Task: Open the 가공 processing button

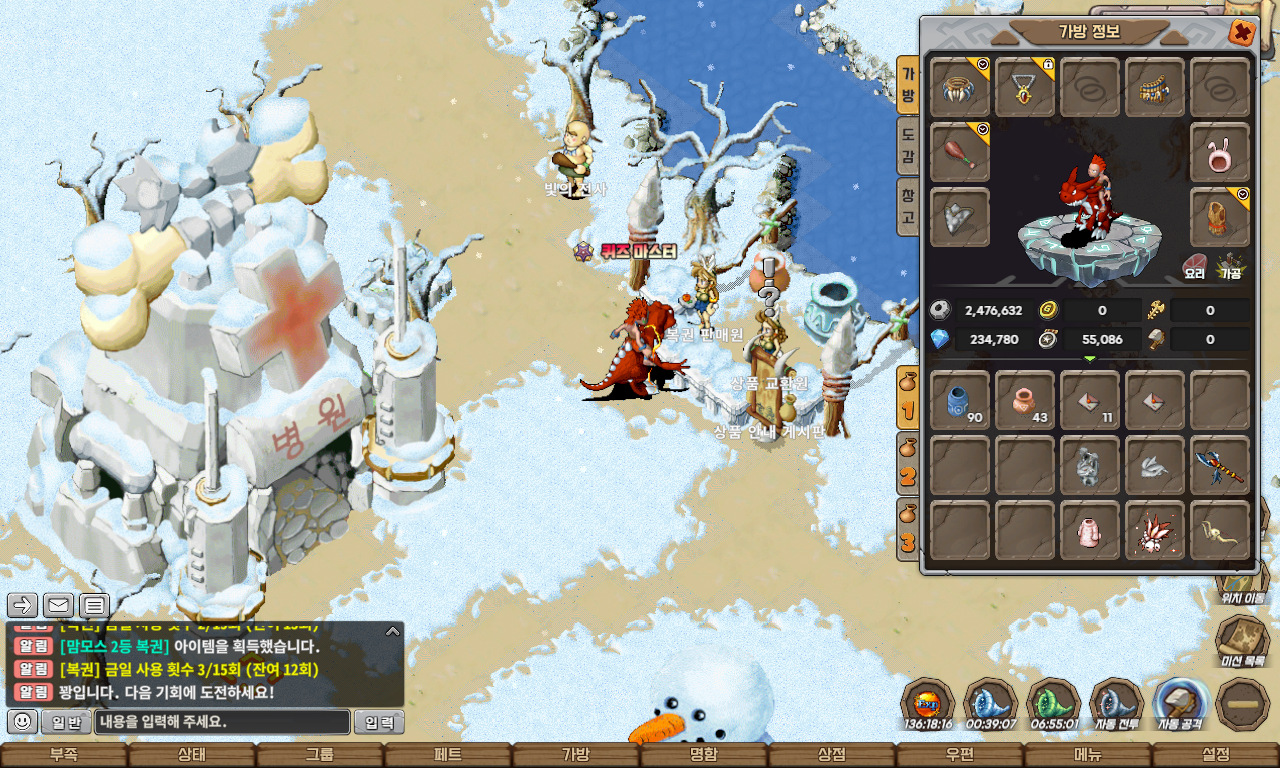Action: [x=1230, y=267]
